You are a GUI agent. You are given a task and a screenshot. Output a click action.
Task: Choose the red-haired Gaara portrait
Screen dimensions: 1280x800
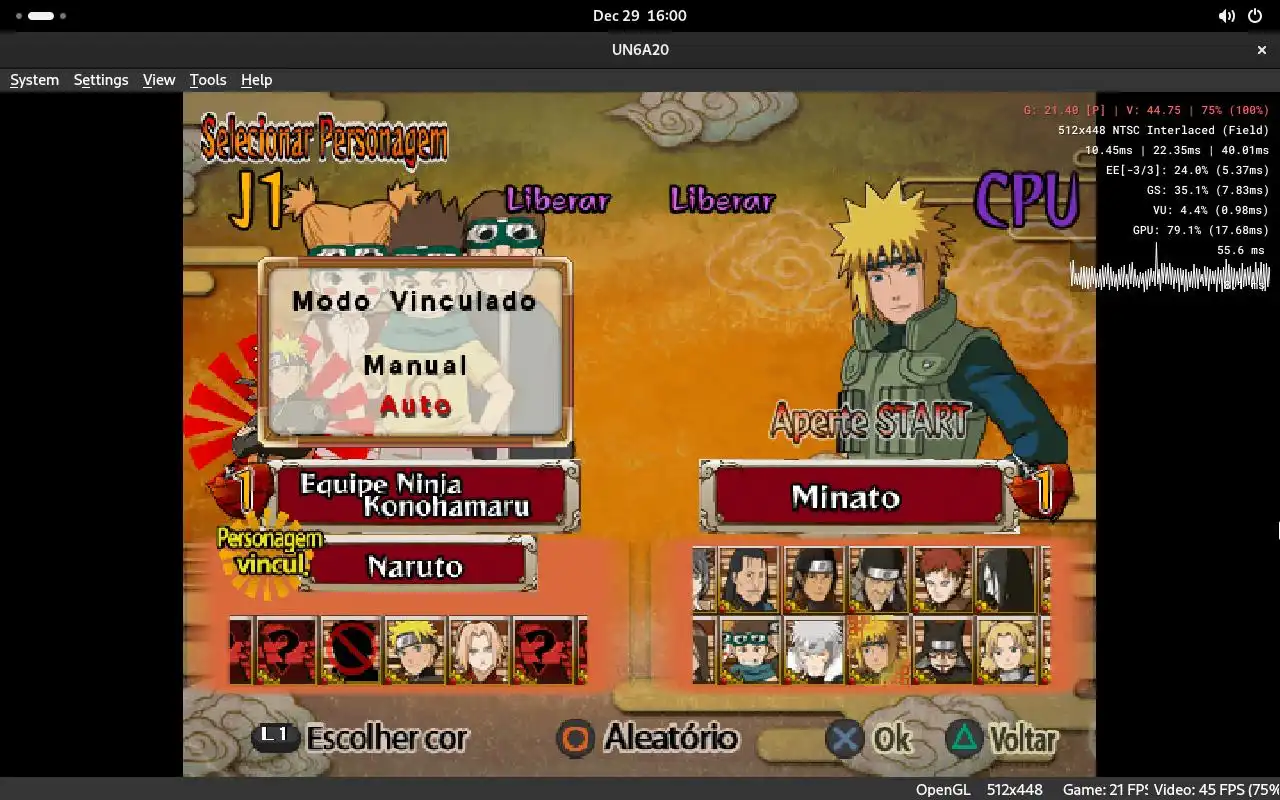click(942, 580)
